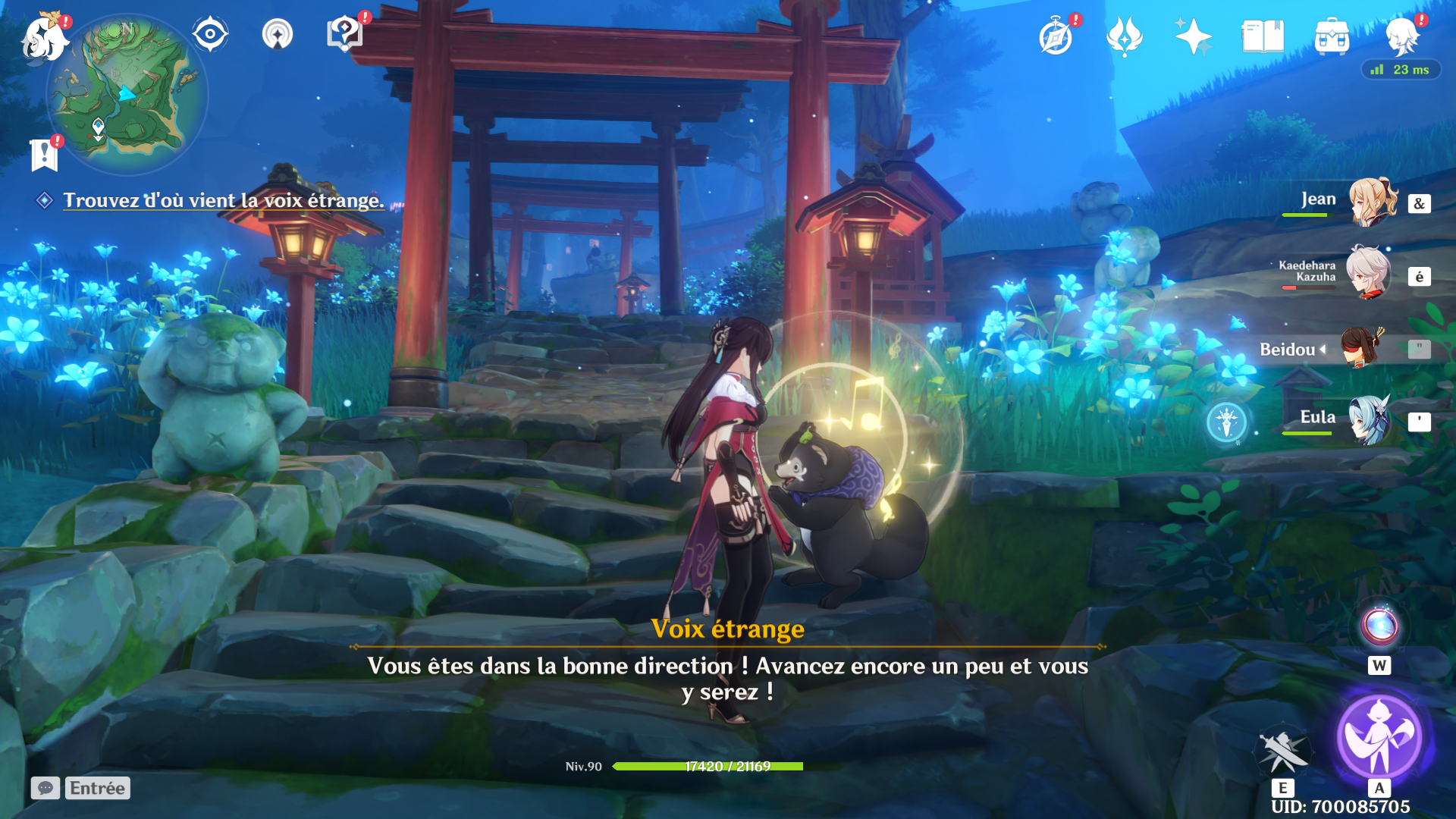
Task: Open the chat box Entrée button
Action: (x=97, y=788)
